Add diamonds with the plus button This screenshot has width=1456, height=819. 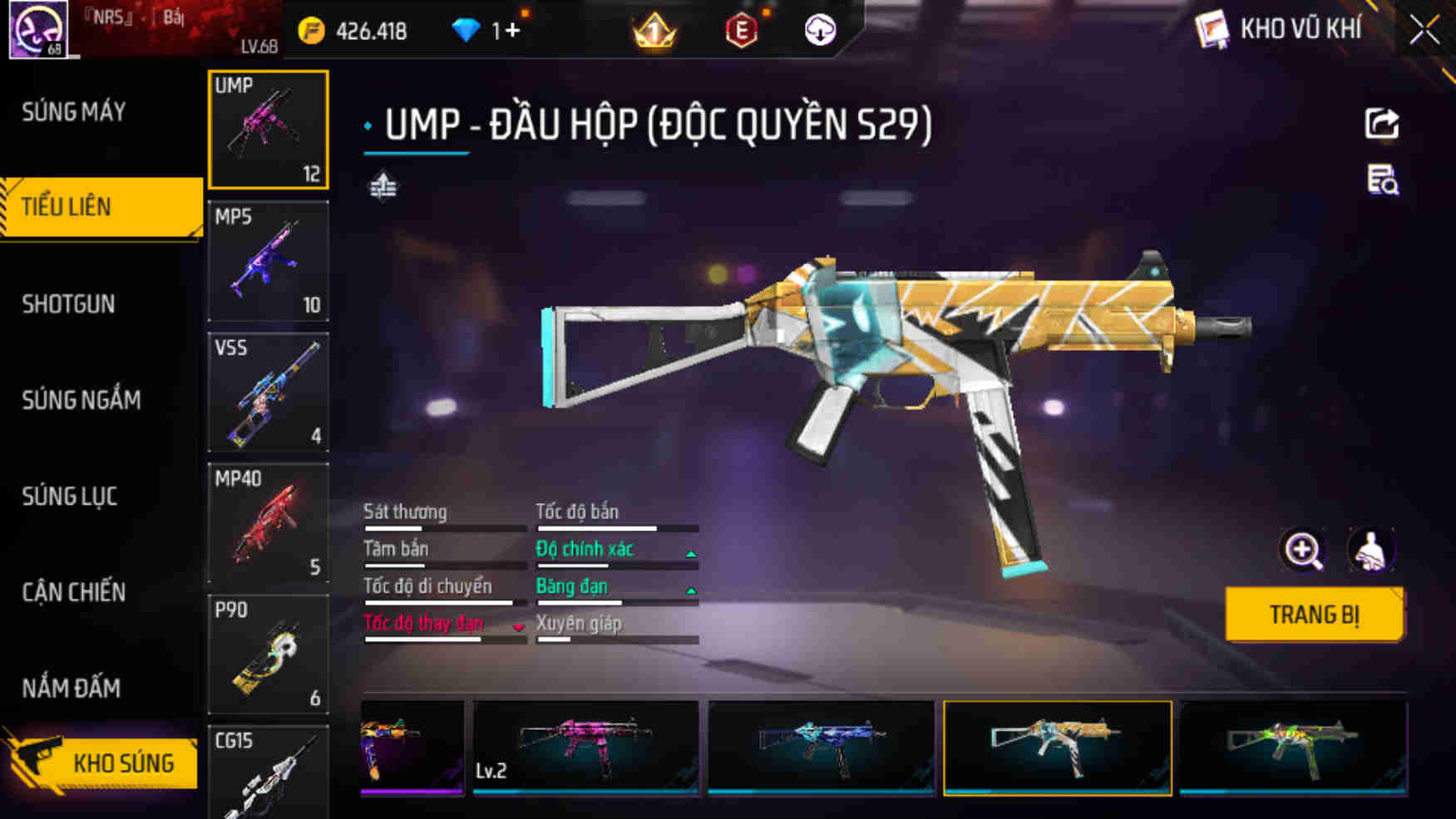click(x=512, y=31)
